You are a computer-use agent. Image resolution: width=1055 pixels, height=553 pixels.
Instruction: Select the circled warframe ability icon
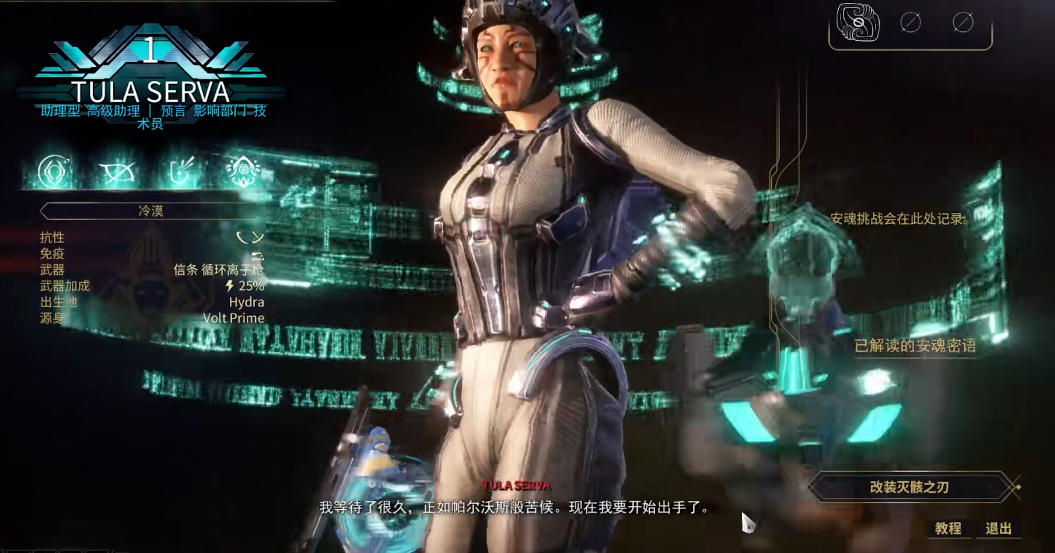(x=55, y=172)
